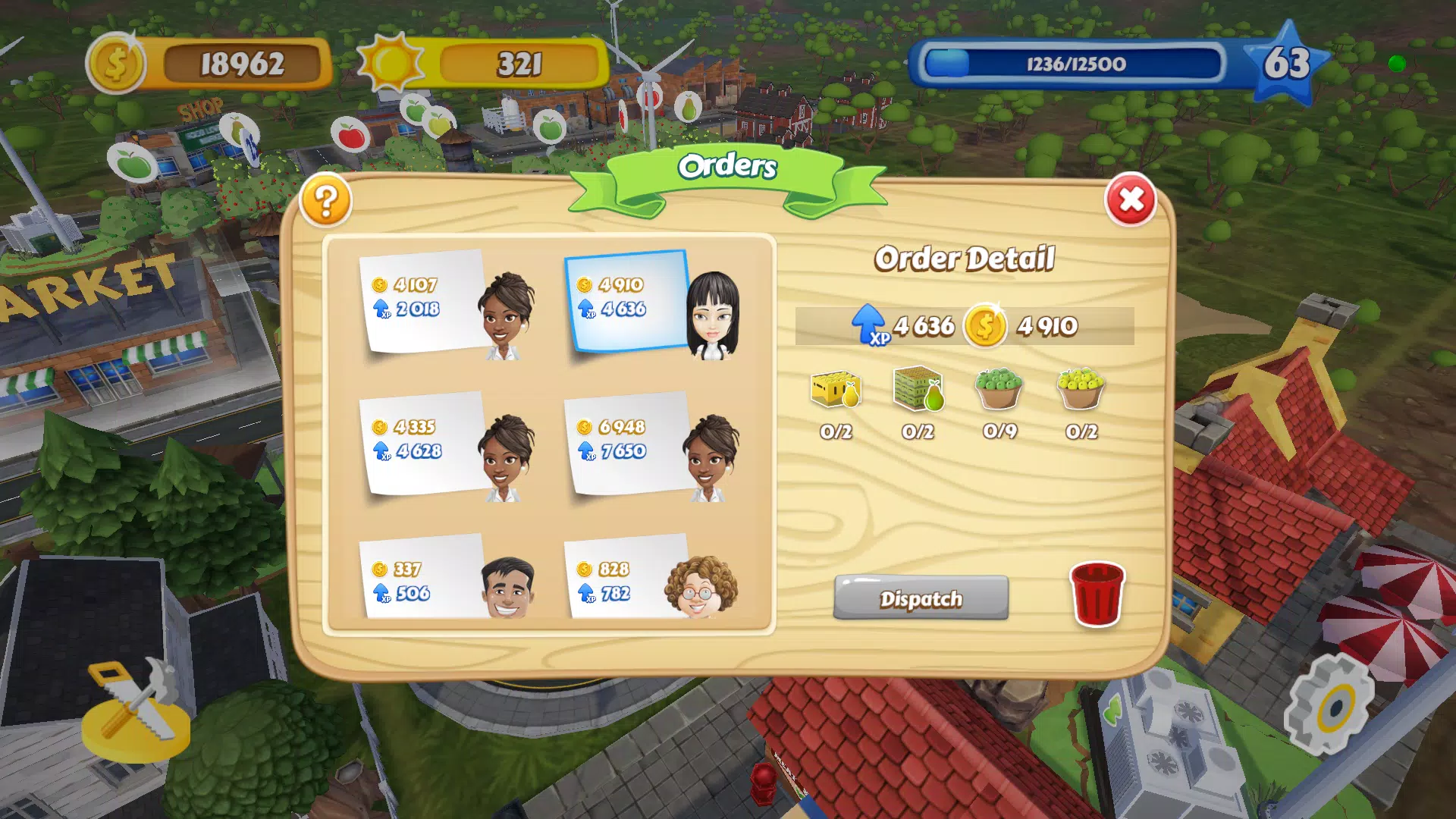
Task: Click the green pear crate requirement
Action: [918, 390]
